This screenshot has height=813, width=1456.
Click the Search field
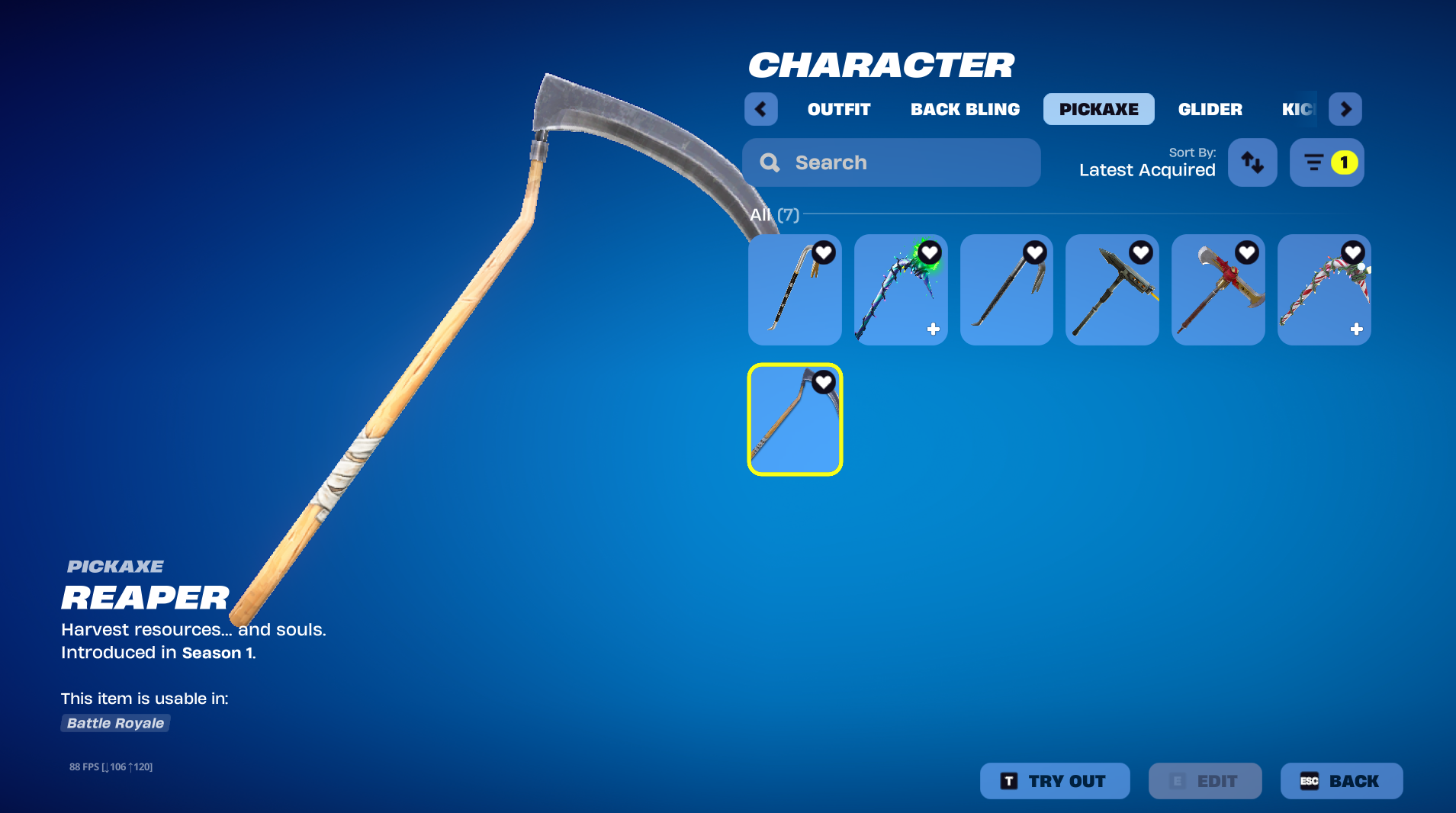point(891,162)
